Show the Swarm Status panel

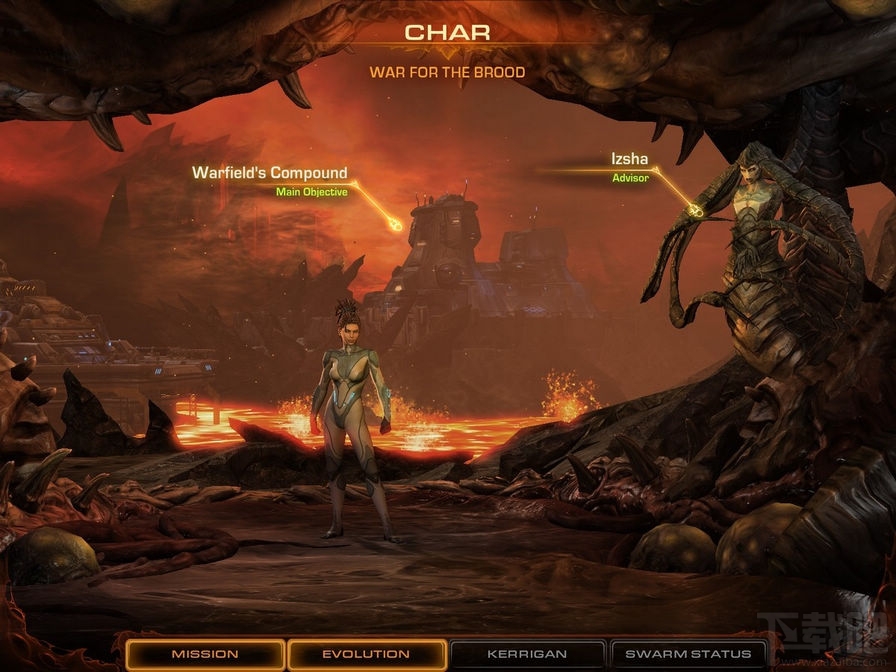[x=687, y=654]
